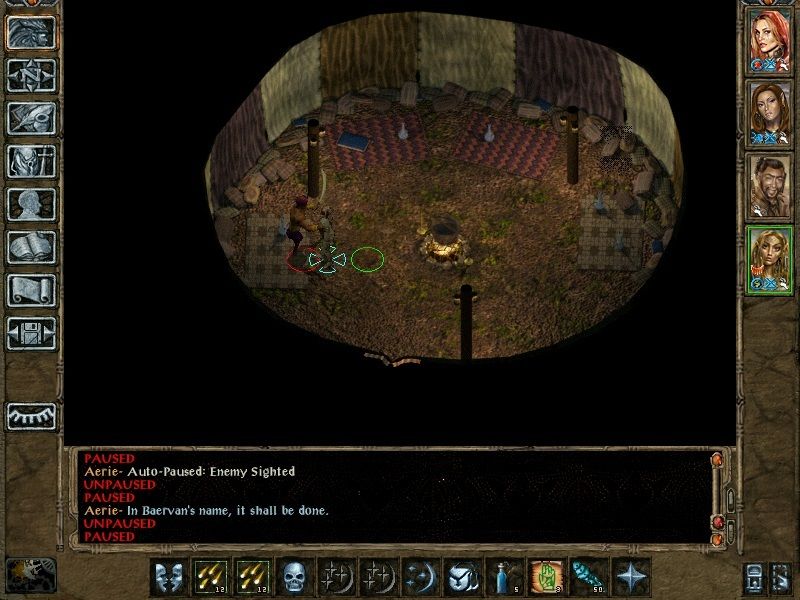This screenshot has height=600, width=800.
Task: Show the character record sheet
Action: pos(31,204)
